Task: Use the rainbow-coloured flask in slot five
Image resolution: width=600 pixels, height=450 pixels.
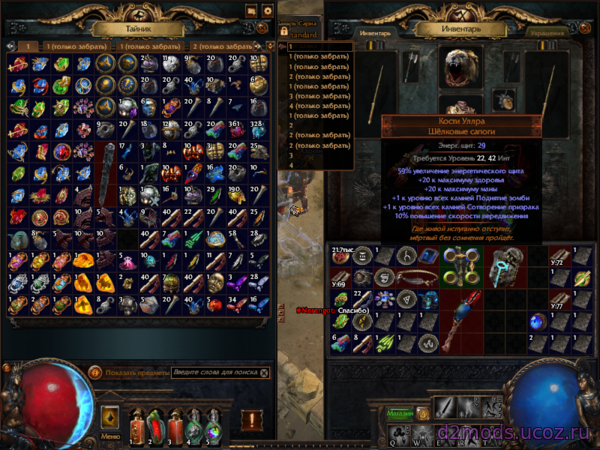Action: (214, 424)
